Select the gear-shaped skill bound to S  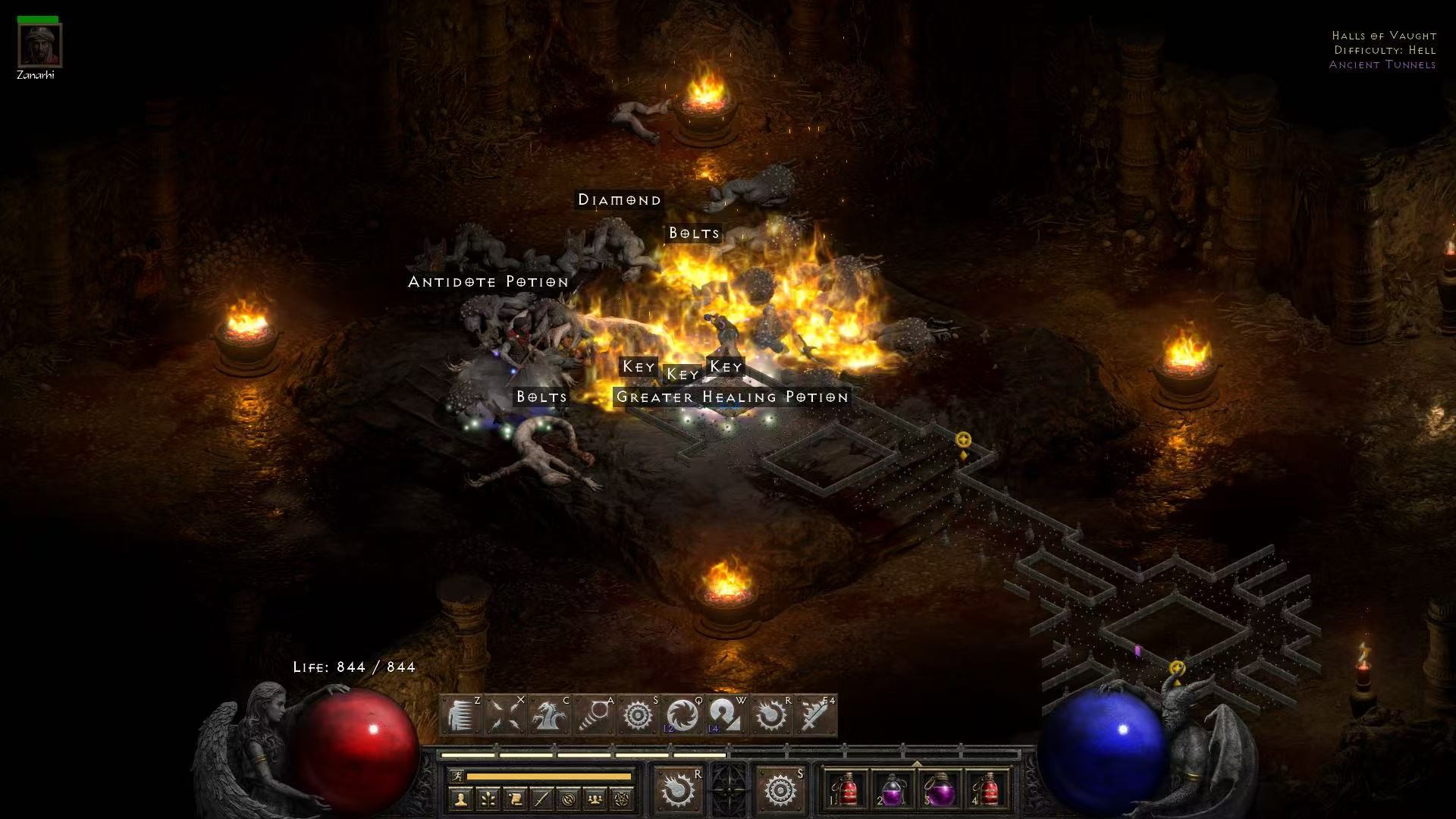[x=635, y=713]
